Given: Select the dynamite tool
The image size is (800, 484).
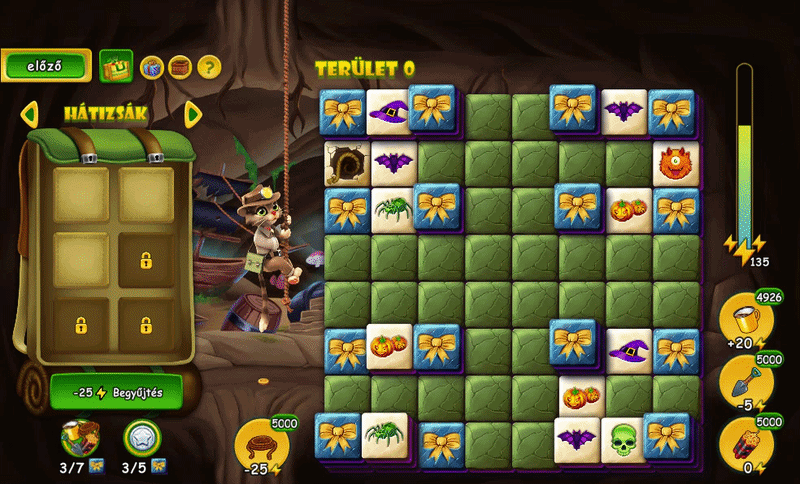Looking at the screenshot, I should pos(745,441).
